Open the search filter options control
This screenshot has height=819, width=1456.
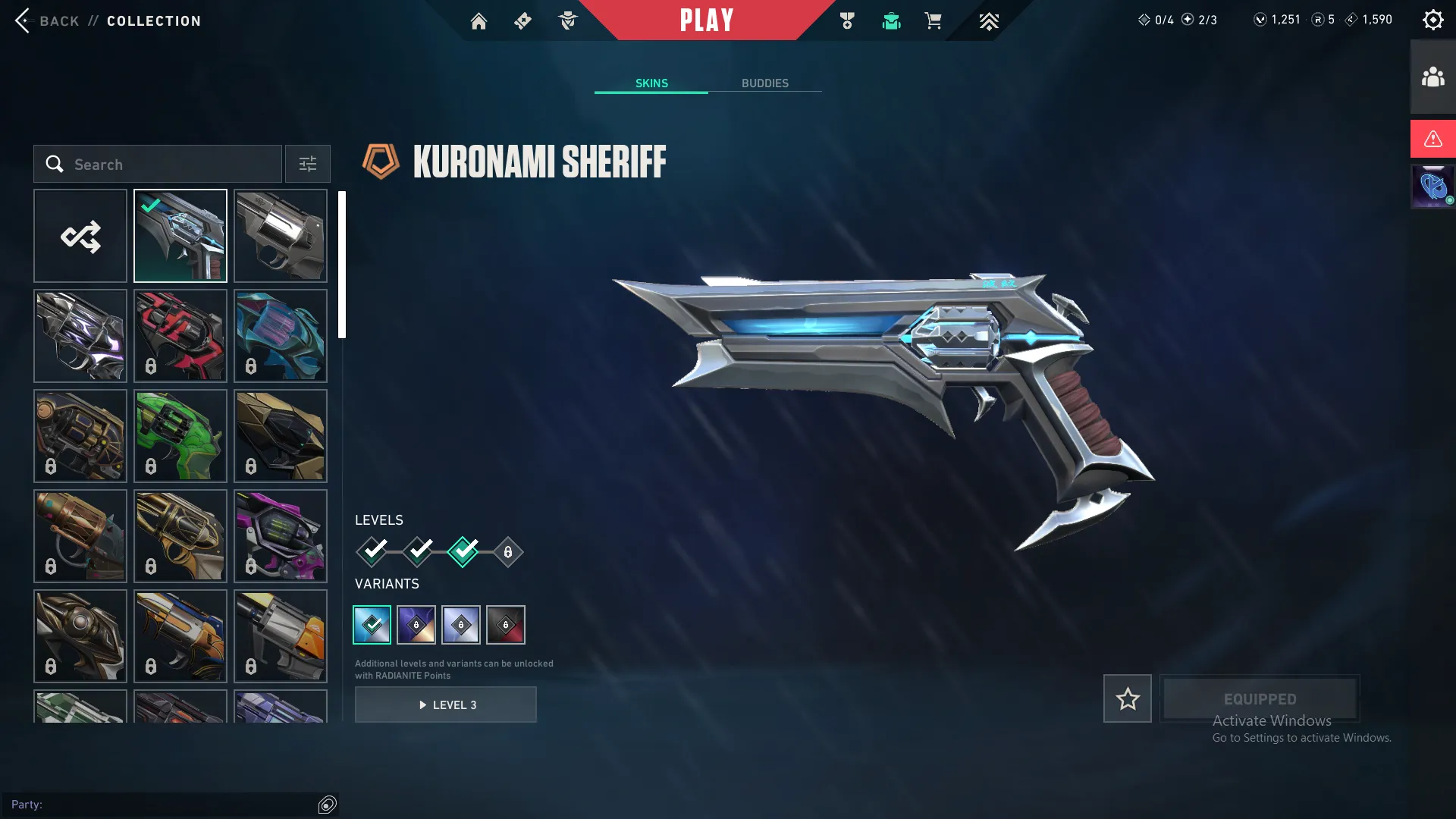point(307,164)
